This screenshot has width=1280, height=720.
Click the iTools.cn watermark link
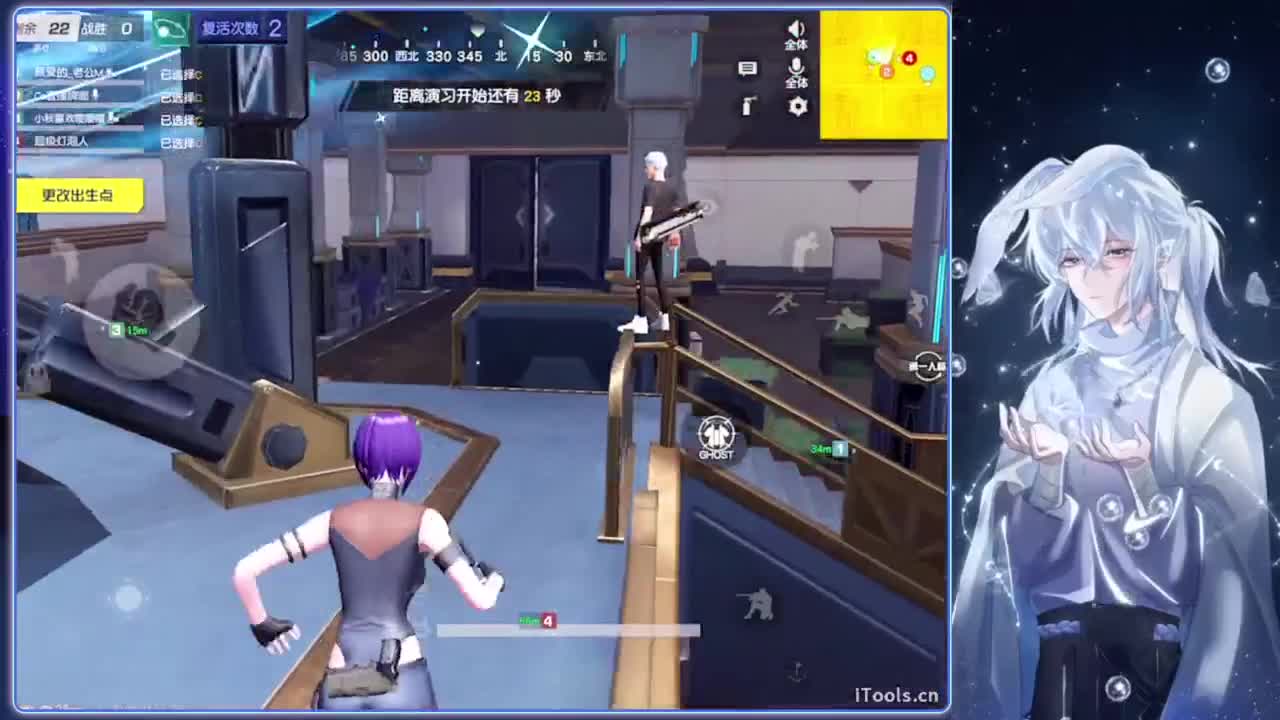pos(897,692)
